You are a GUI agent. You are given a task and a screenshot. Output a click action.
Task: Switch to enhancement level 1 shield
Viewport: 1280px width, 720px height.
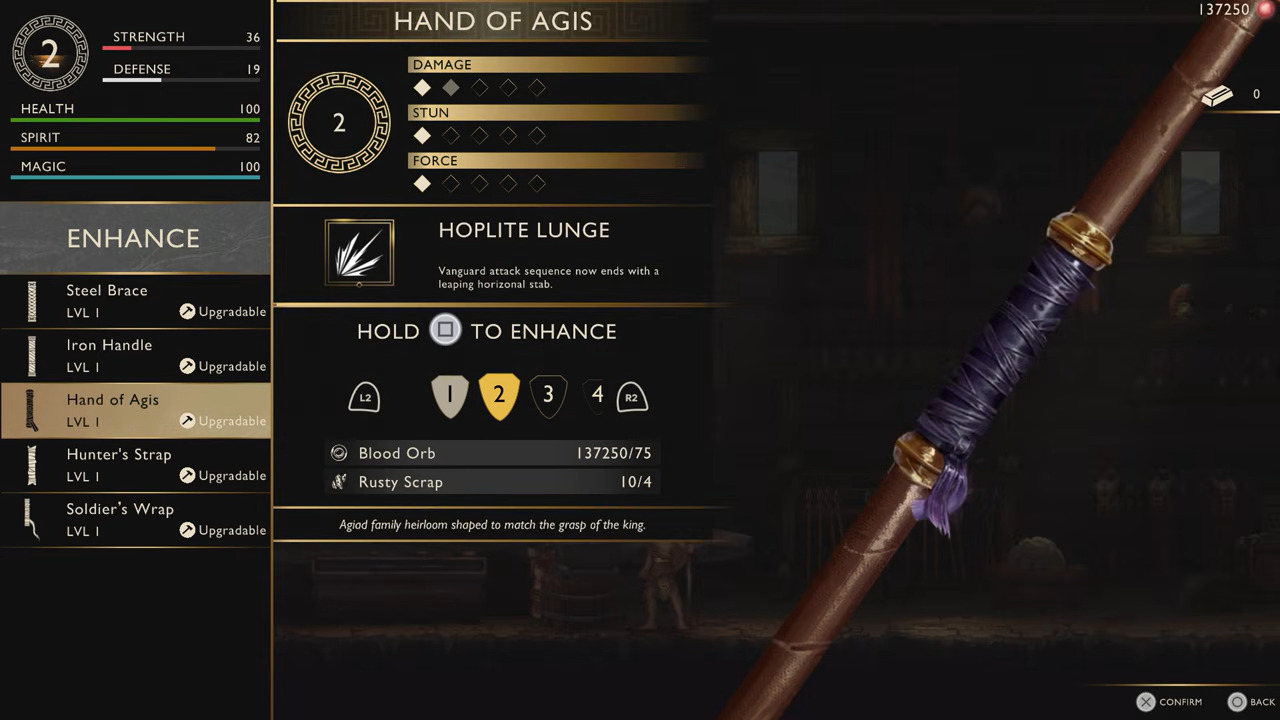[x=449, y=396]
